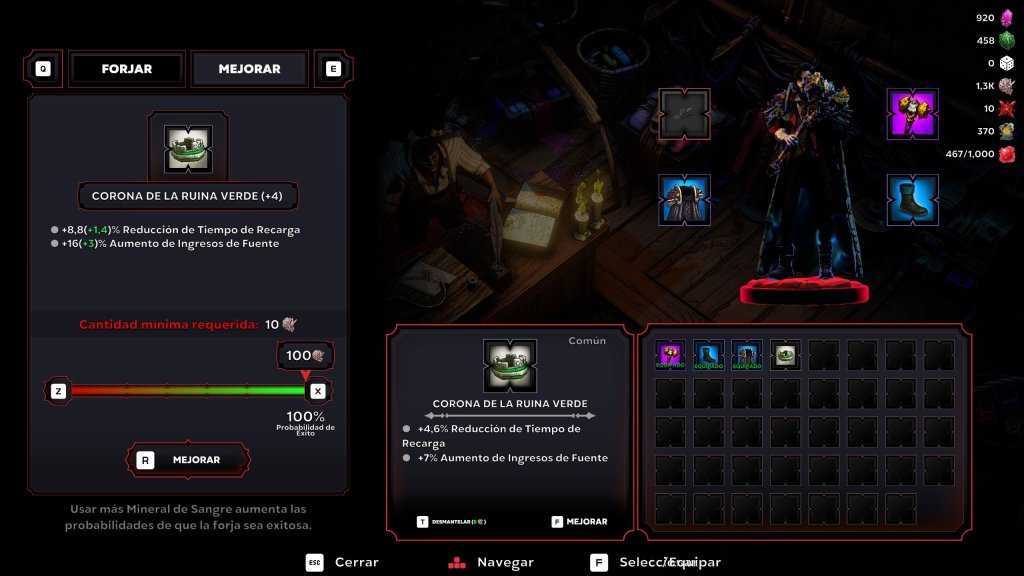Open the Mejorar tab at top
The image size is (1024, 576).
[x=249, y=69]
